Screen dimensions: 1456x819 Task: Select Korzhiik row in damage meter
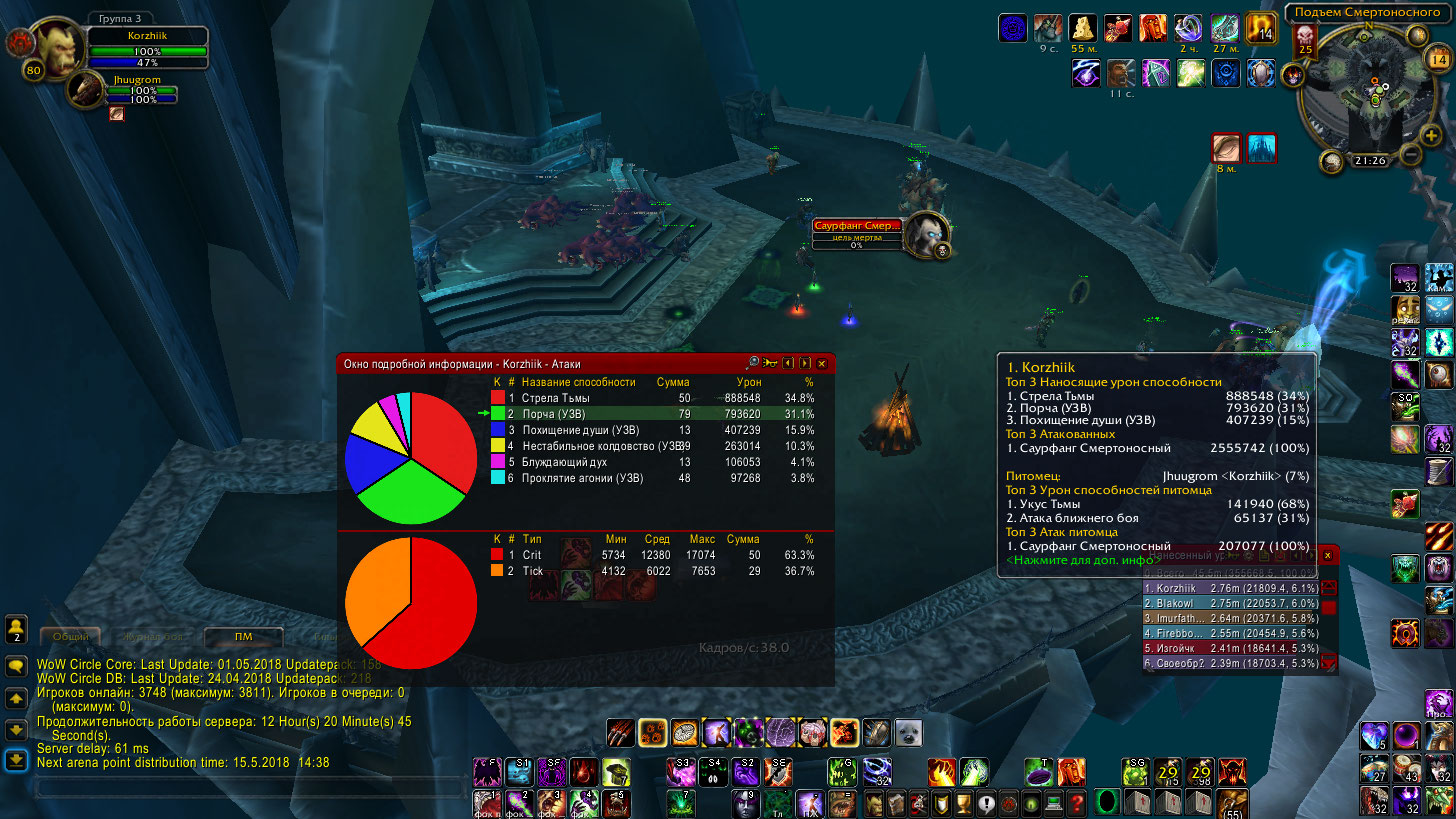pos(1230,589)
